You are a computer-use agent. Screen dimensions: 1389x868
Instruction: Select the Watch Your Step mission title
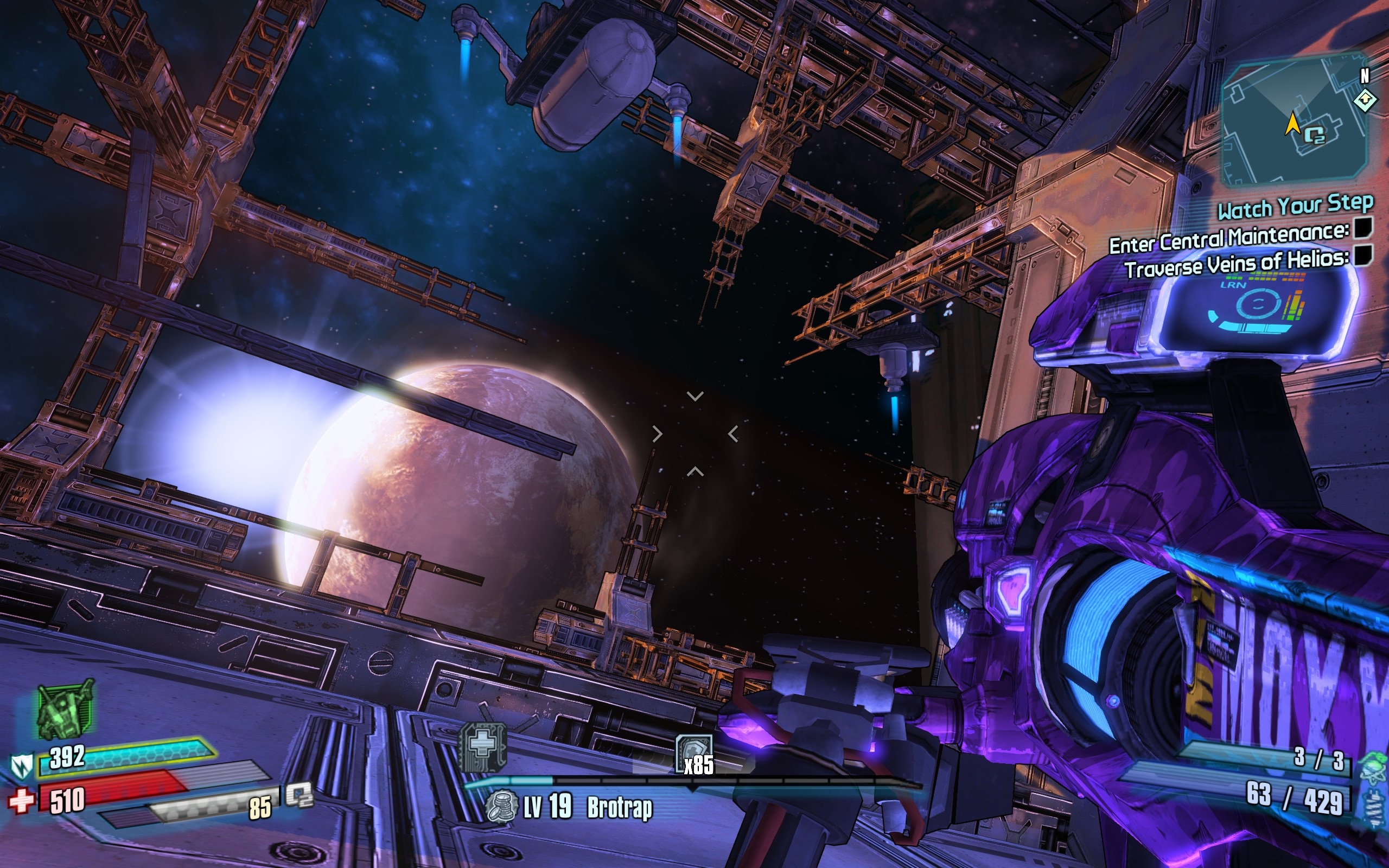[1296, 207]
